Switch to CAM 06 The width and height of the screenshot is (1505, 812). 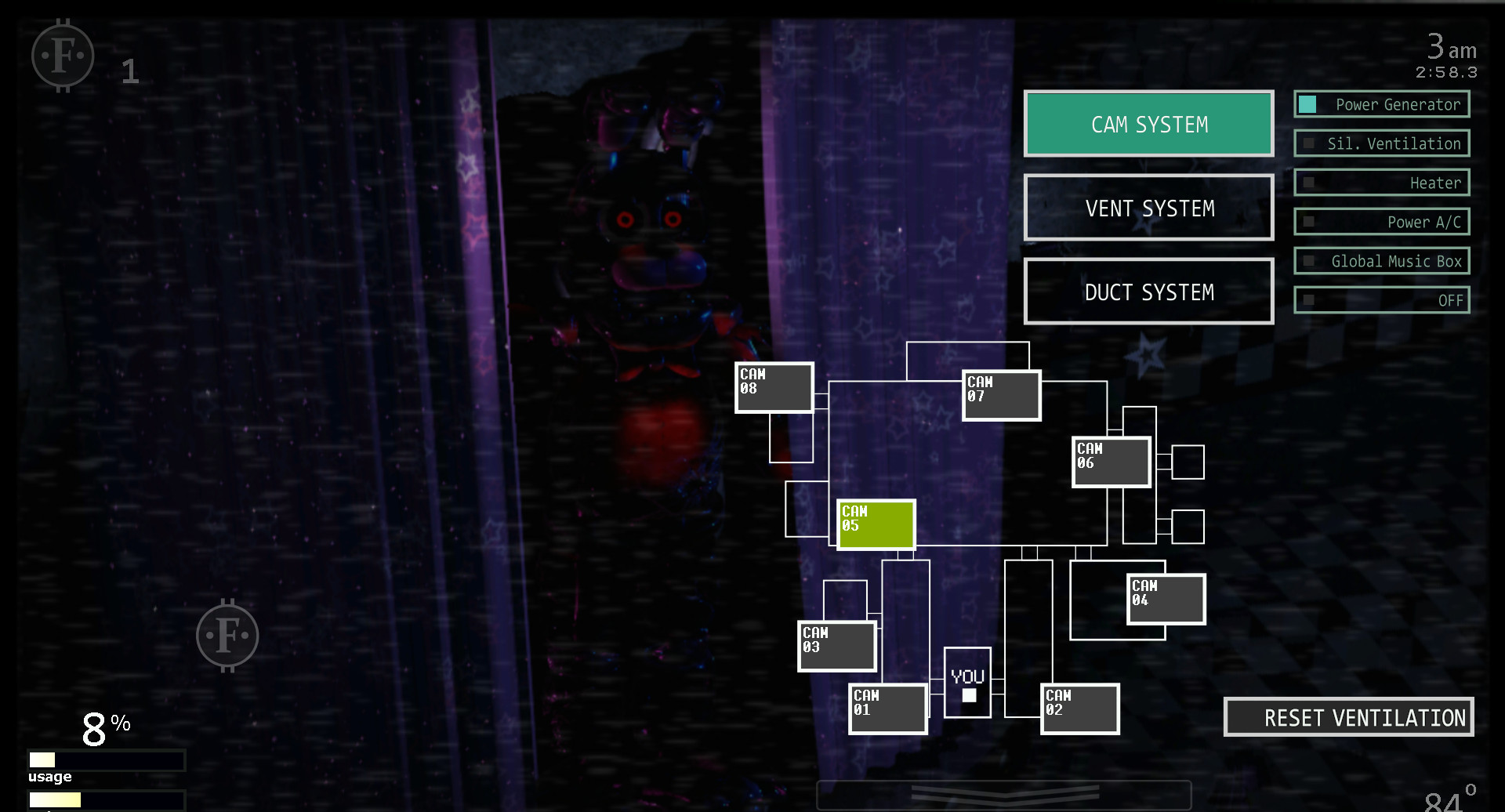1111,461
